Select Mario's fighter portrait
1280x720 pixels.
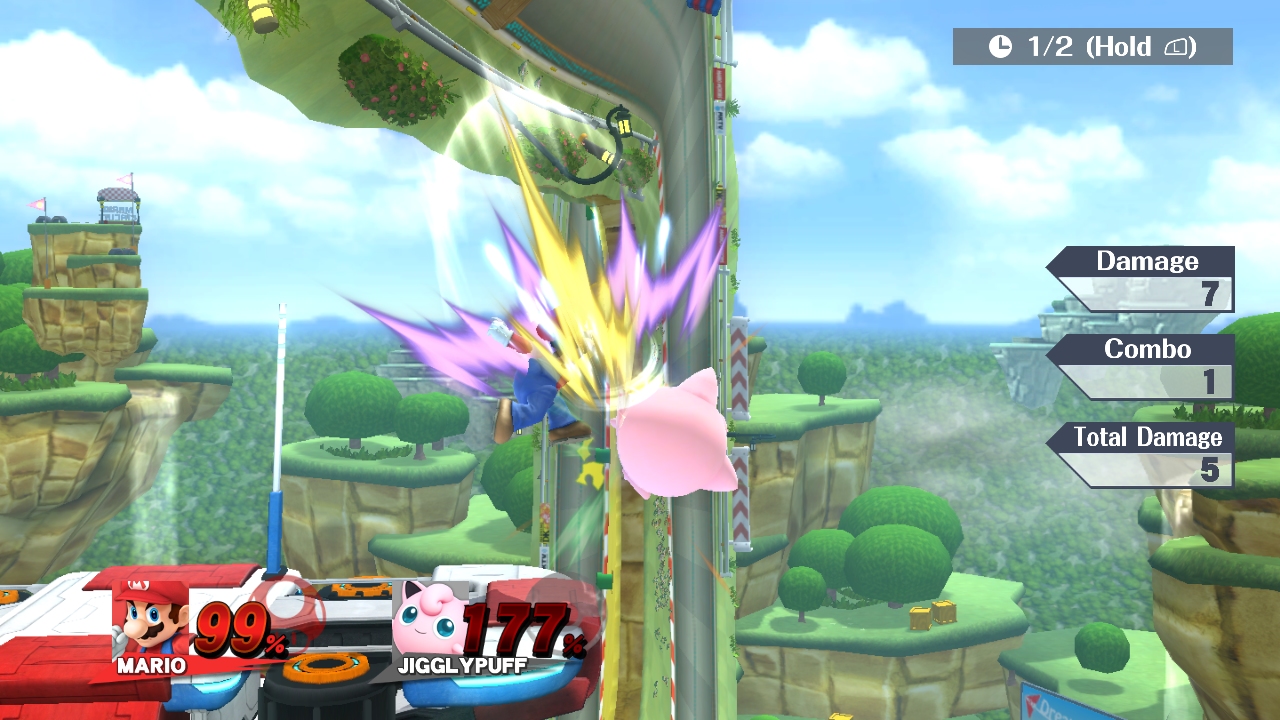point(151,620)
